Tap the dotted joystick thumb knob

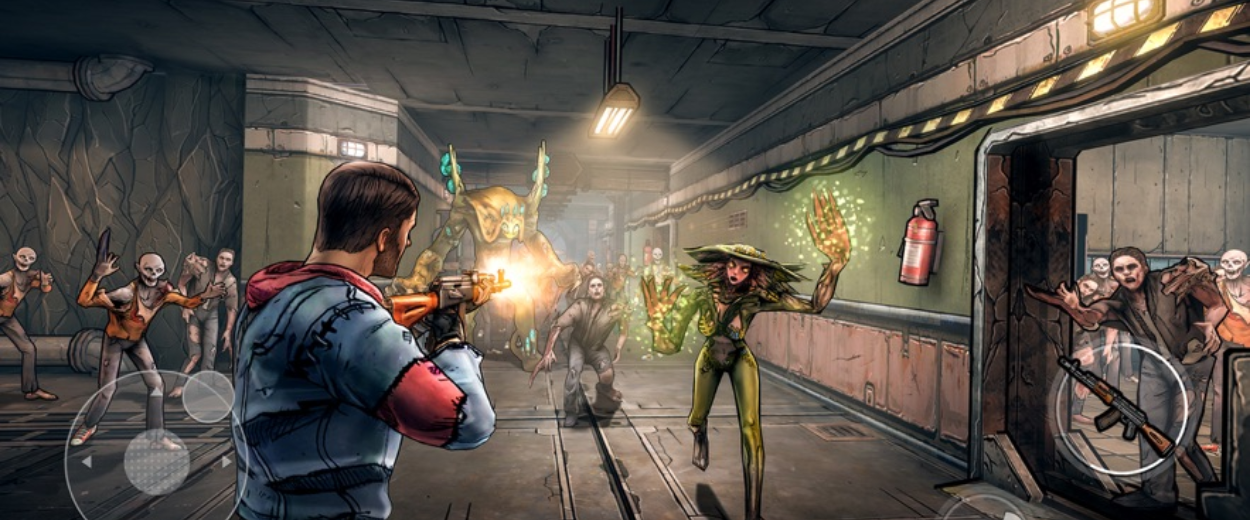(156, 462)
